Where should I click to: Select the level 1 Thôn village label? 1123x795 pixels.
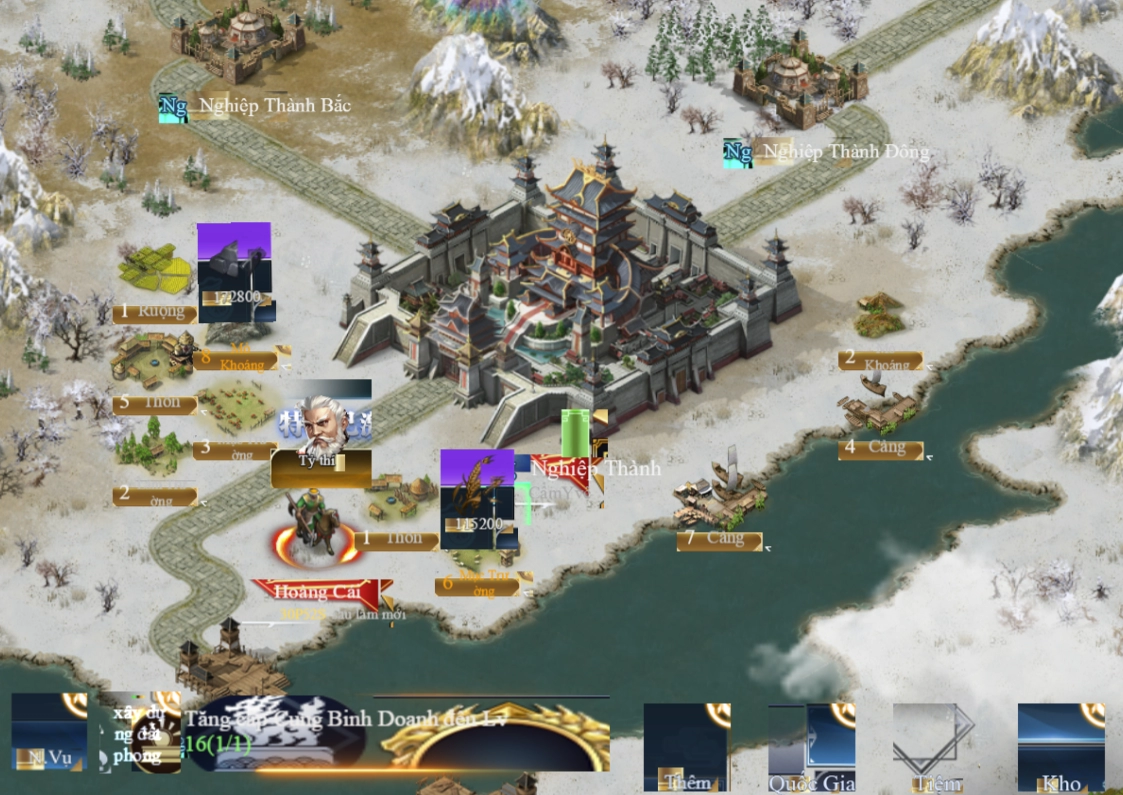pos(396,539)
